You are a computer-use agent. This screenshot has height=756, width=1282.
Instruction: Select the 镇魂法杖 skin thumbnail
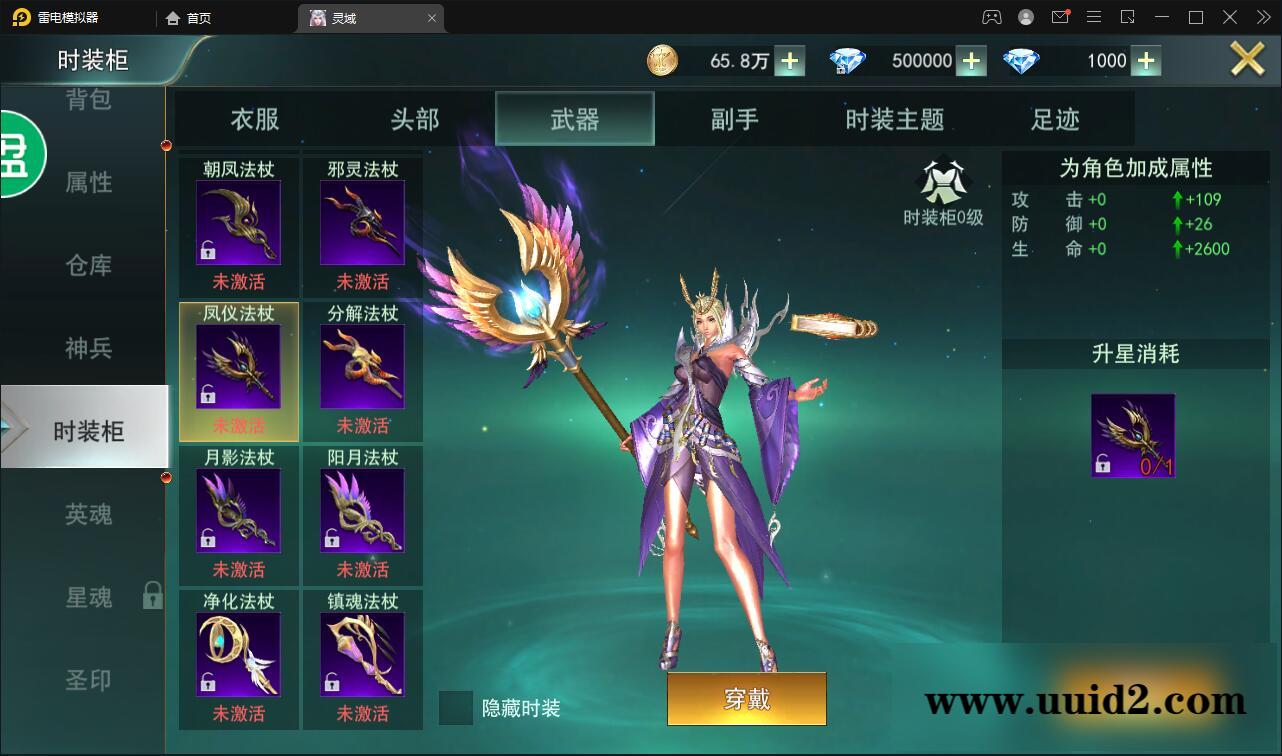362,652
